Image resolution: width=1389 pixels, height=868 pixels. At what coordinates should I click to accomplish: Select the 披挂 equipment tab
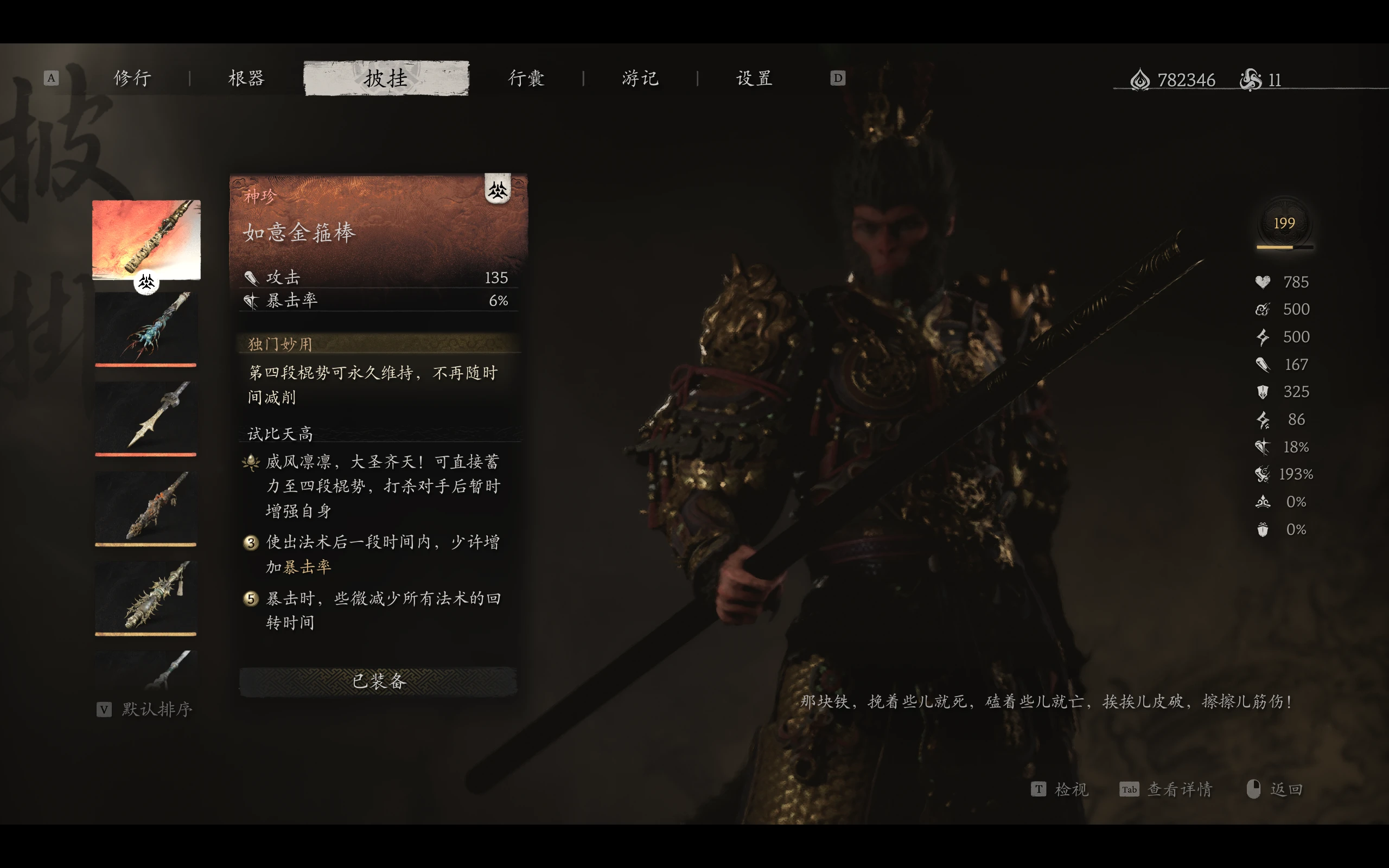tap(386, 78)
